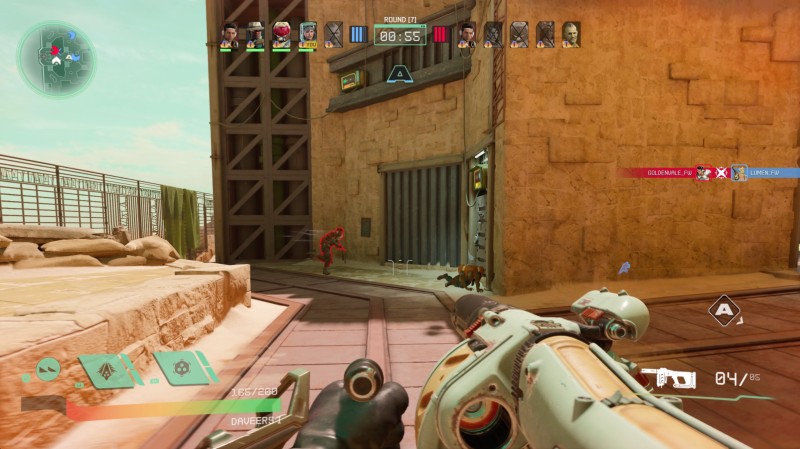Image resolution: width=800 pixels, height=449 pixels.
Task: Pick the bald enemy portrait in scoreboard
Action: click(571, 35)
